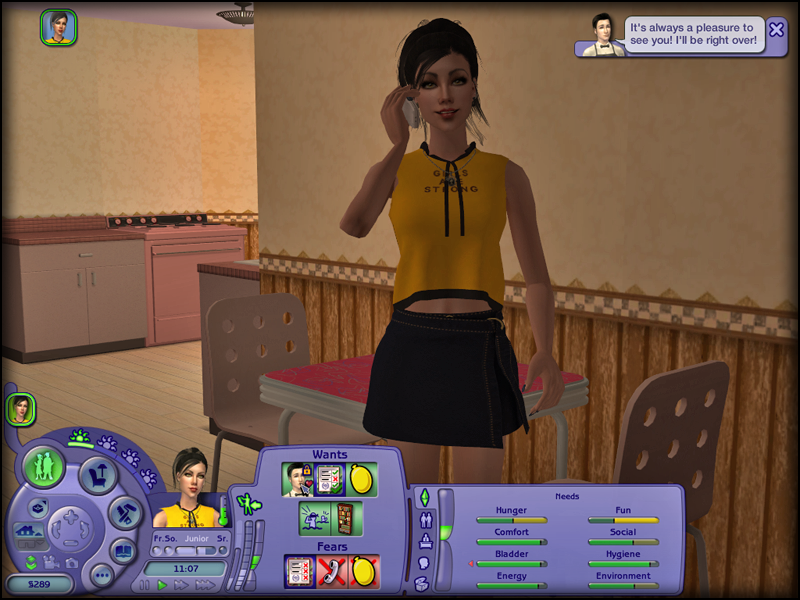Select the bookcase want icon
800x600 pixels.
343,518
